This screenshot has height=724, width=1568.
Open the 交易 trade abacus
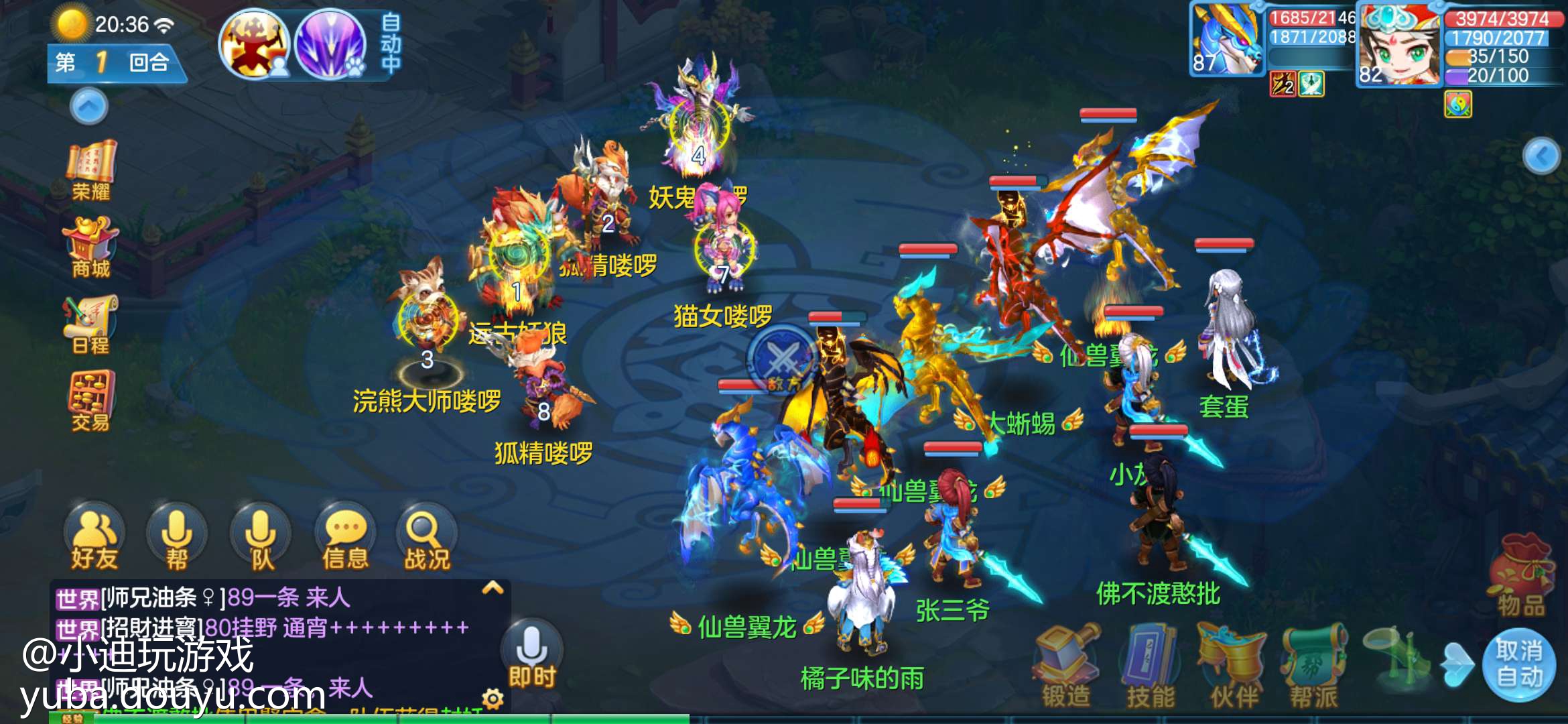point(91,401)
